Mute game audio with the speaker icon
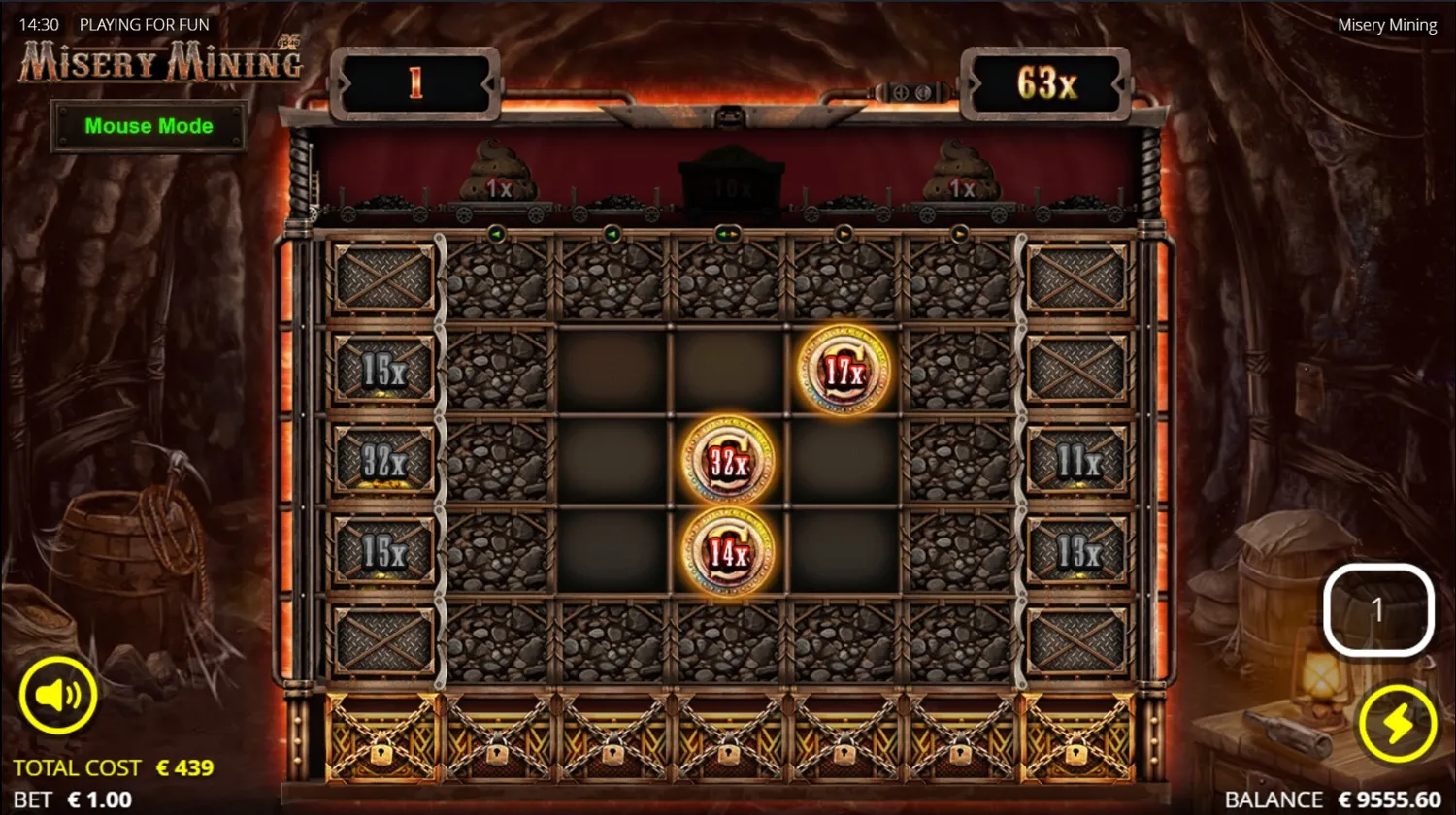Screen dimensions: 1456x815 tap(60, 693)
